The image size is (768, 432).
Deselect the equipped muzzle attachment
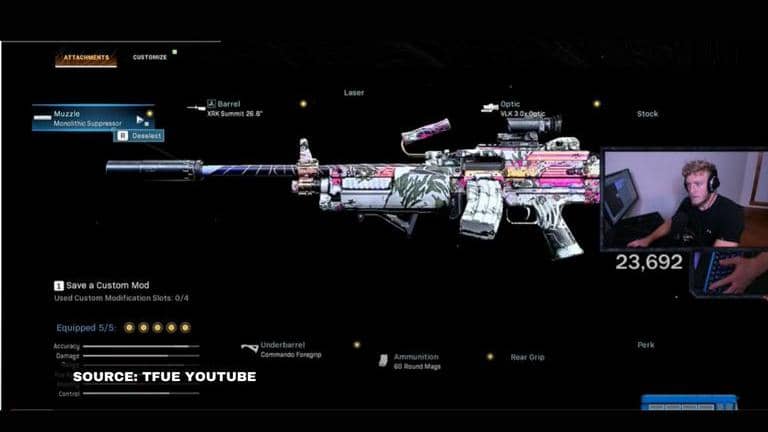(x=139, y=135)
